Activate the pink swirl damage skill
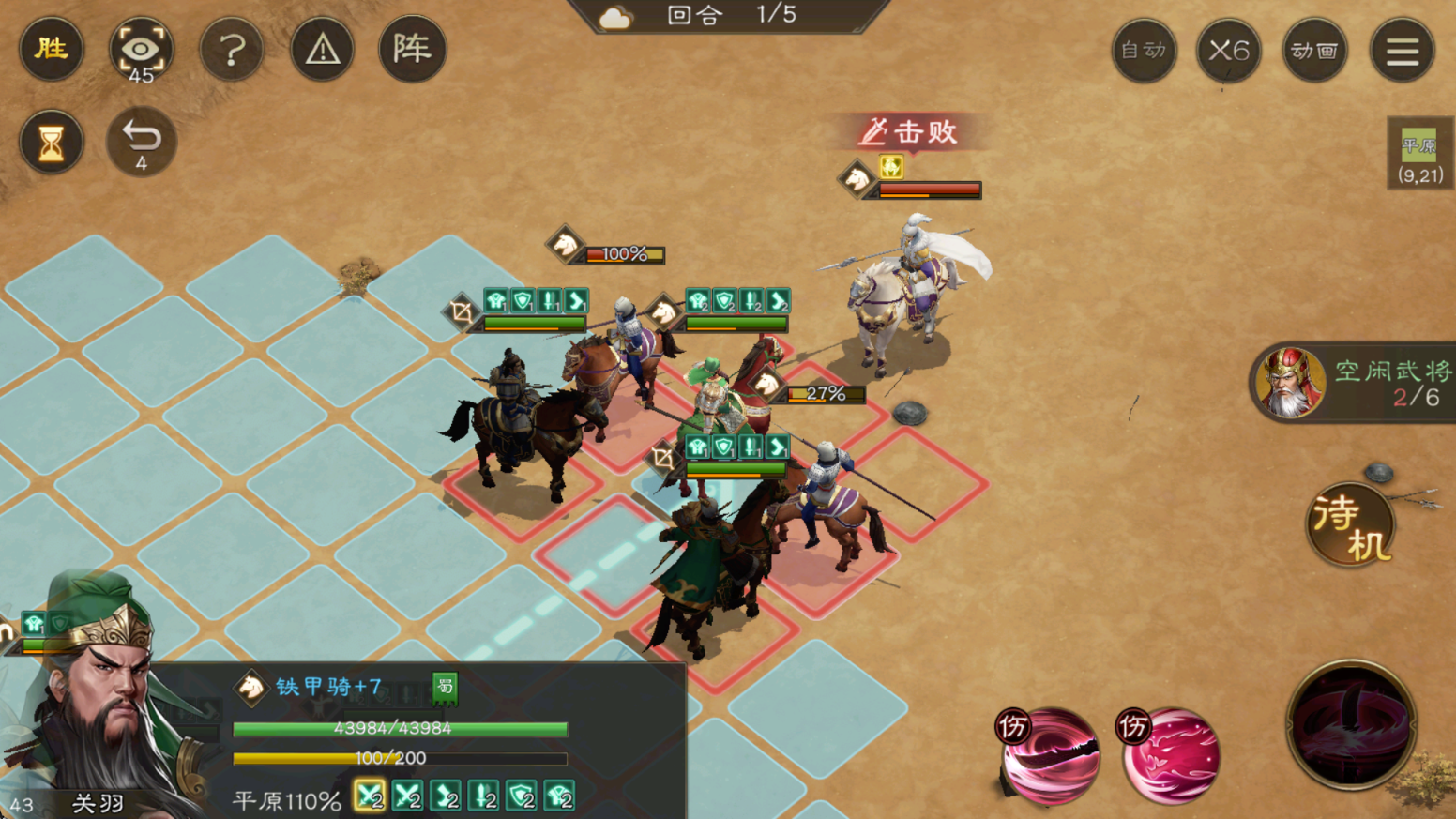The image size is (1456, 819). point(1170,756)
